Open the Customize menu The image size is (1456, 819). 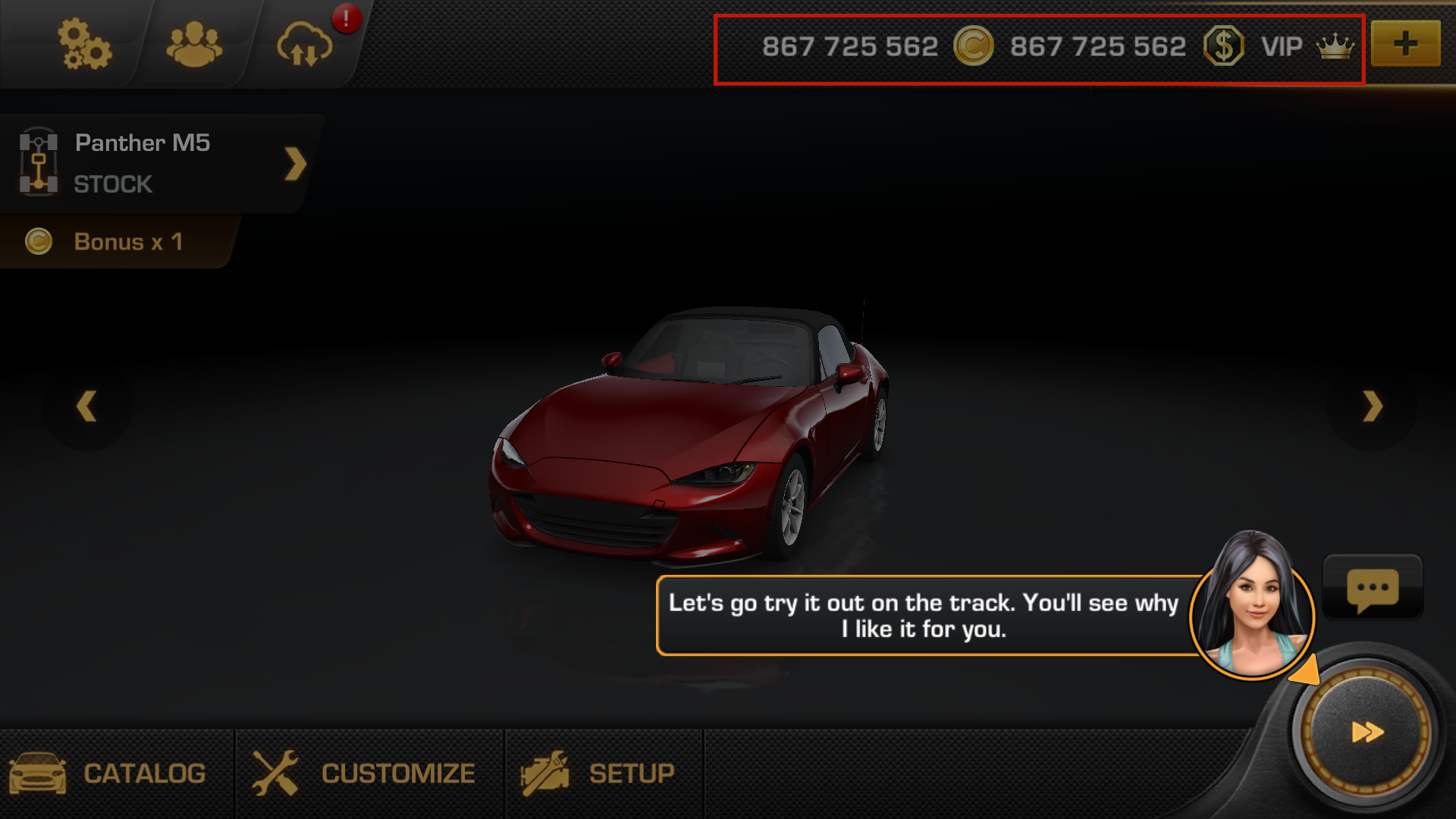point(366,773)
